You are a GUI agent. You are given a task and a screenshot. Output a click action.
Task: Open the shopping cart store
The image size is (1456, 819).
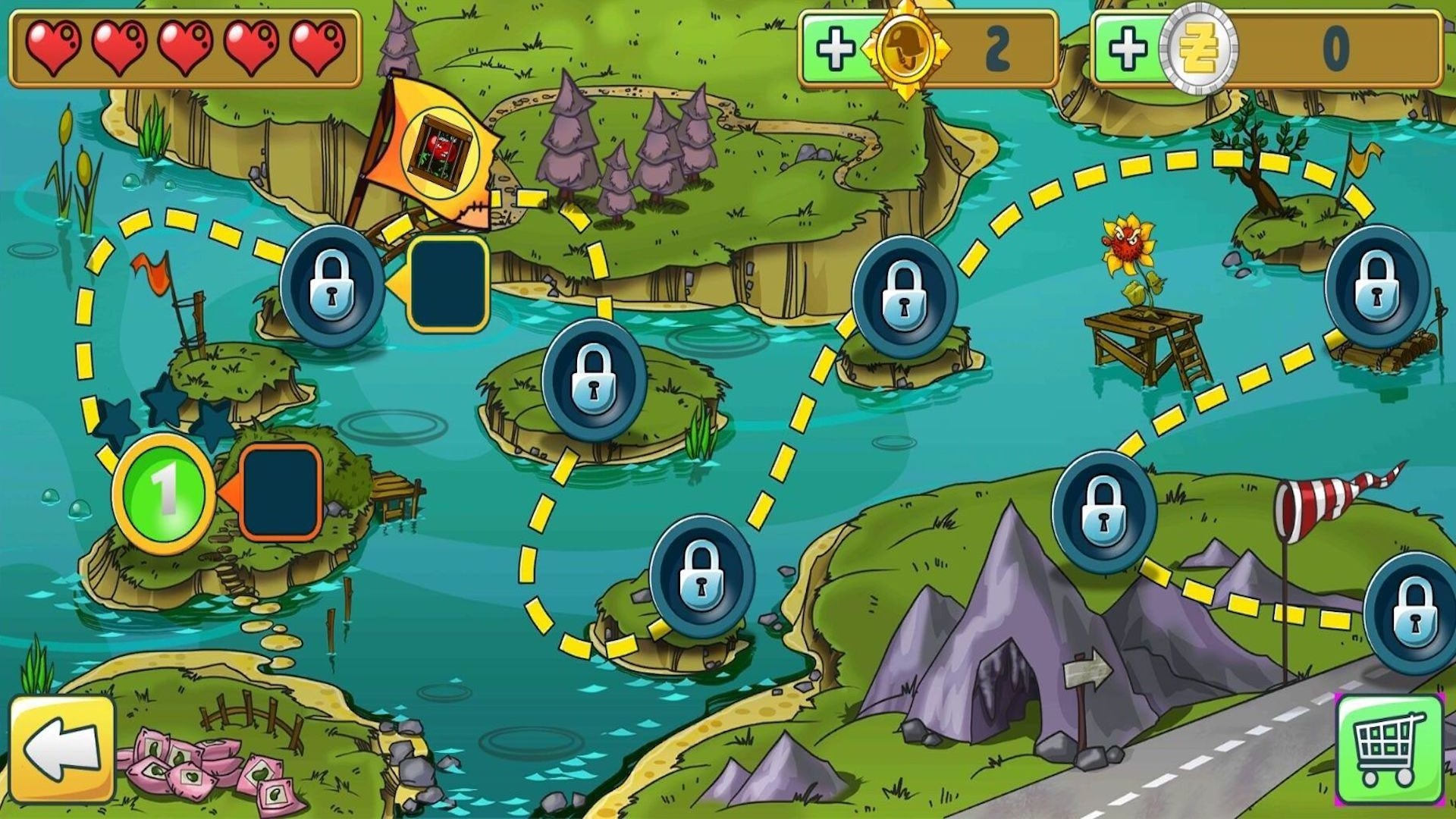click(1388, 749)
